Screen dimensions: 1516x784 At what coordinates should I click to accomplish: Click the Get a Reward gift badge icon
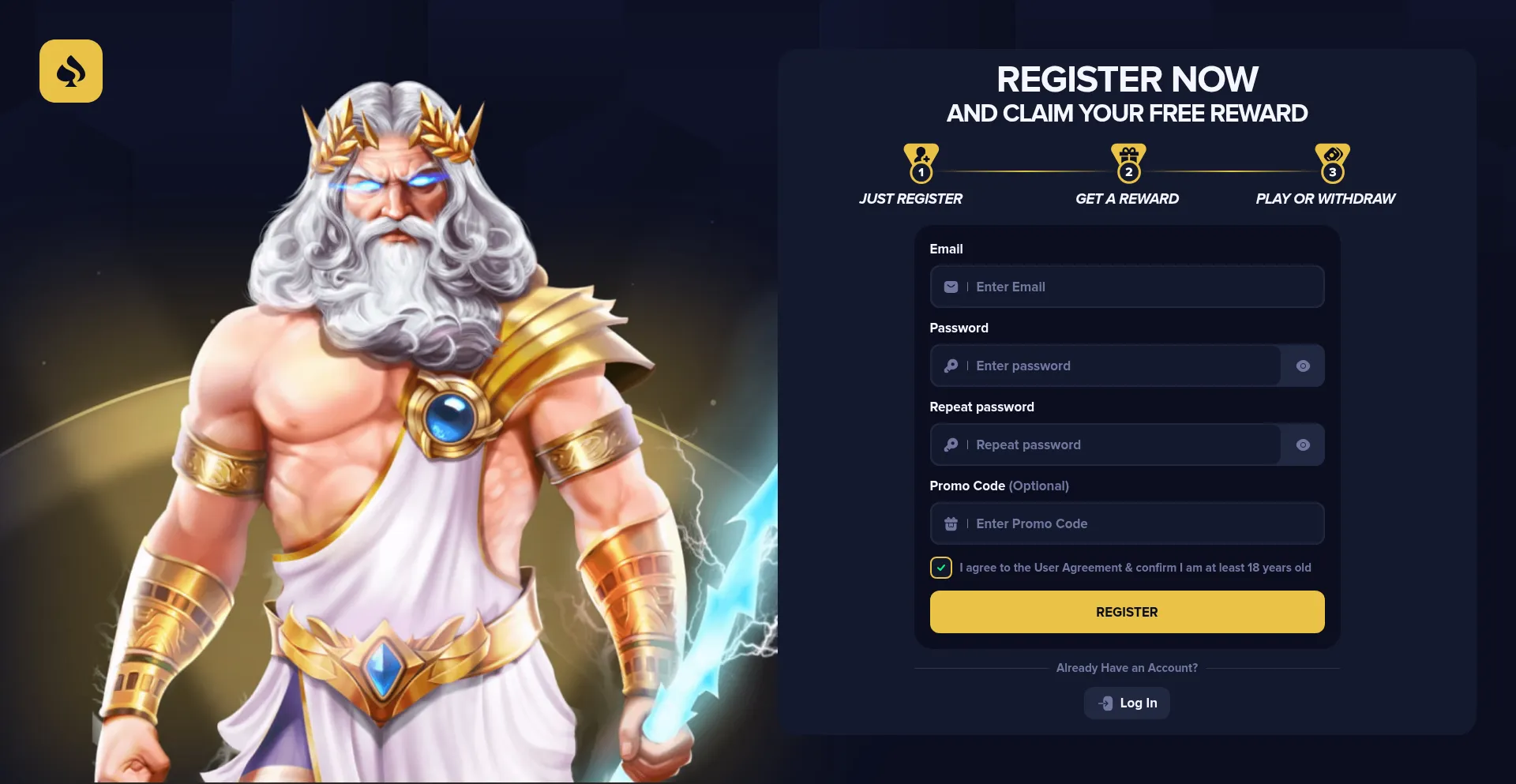tap(1128, 154)
